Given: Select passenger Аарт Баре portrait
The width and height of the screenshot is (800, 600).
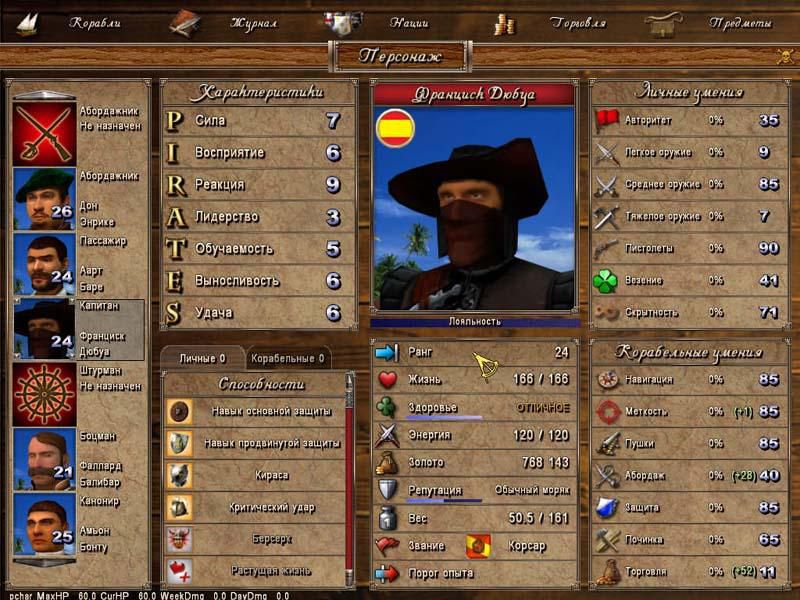Looking at the screenshot, I should click(x=44, y=263).
